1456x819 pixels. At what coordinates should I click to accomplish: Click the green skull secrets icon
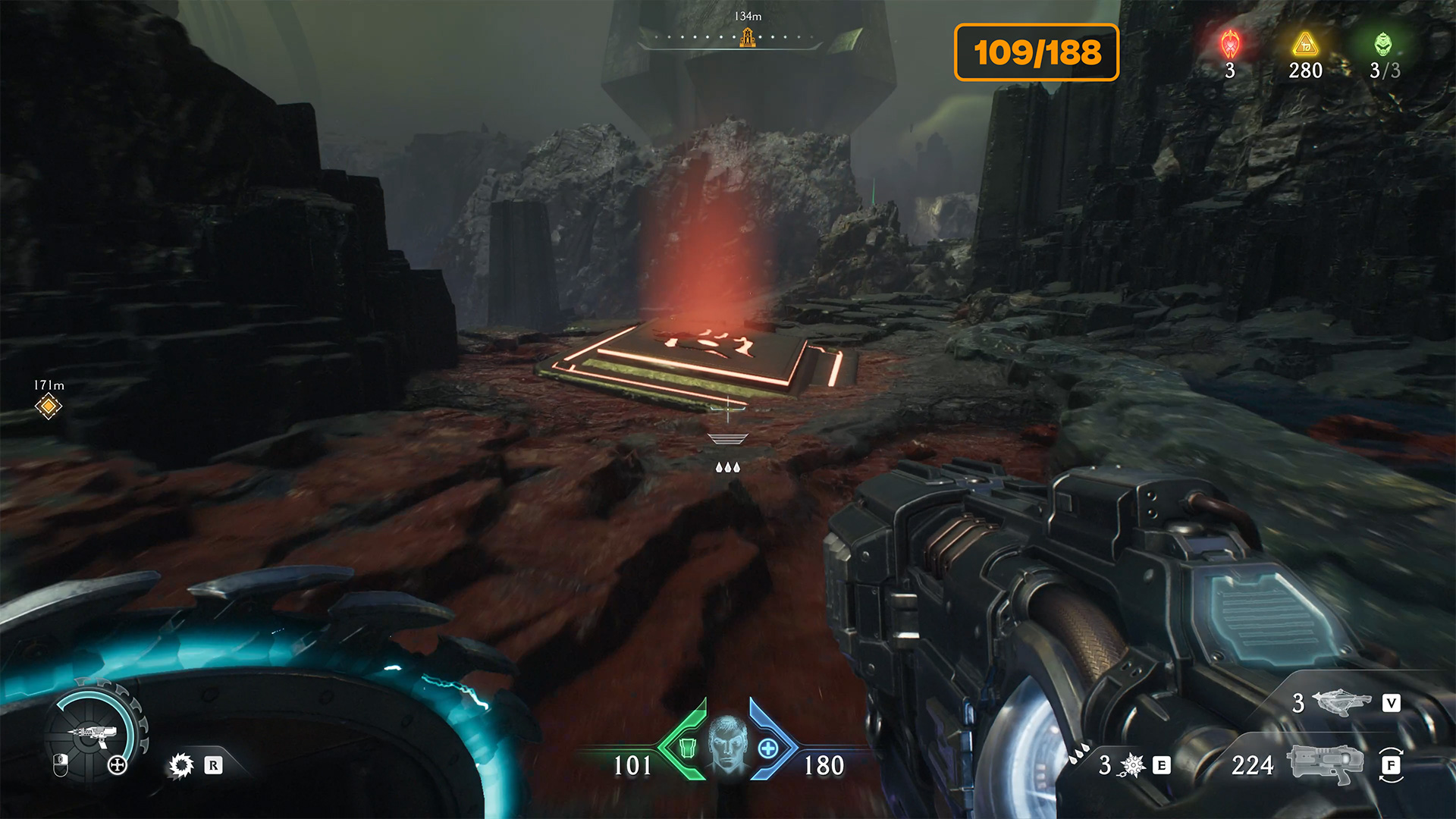(x=1384, y=45)
